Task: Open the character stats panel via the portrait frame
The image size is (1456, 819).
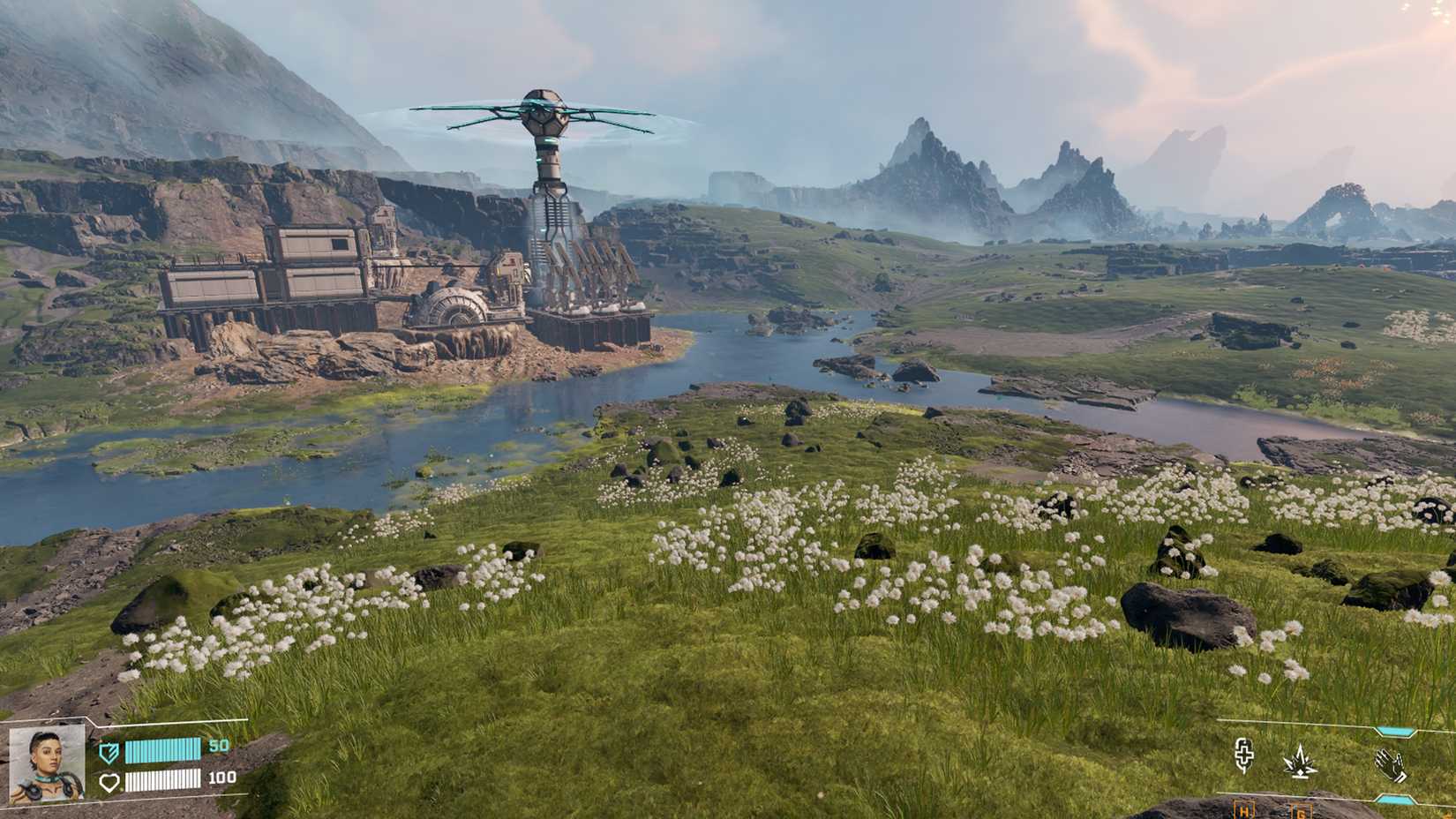Action: coord(49,766)
